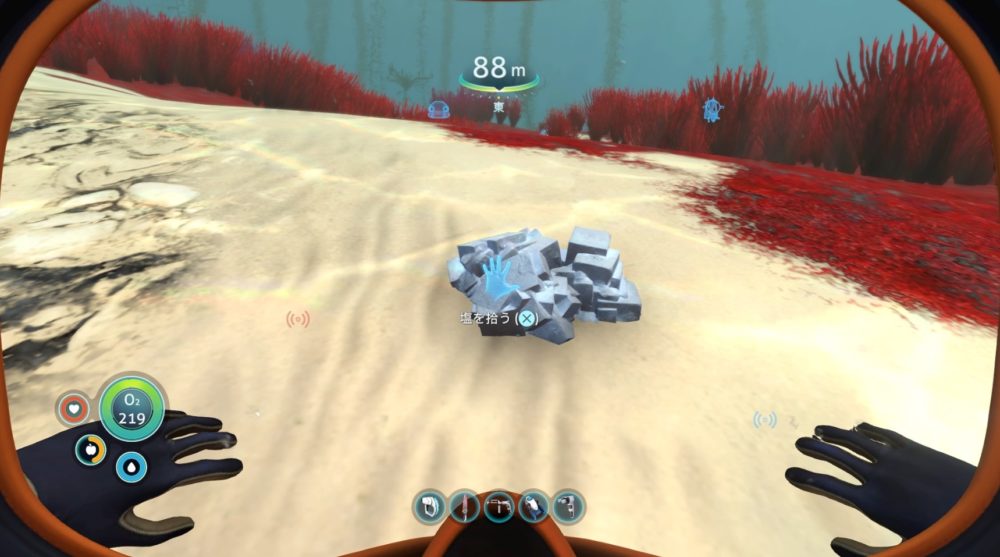
Task: Select the scanner tool quick slot
Action: [429, 506]
